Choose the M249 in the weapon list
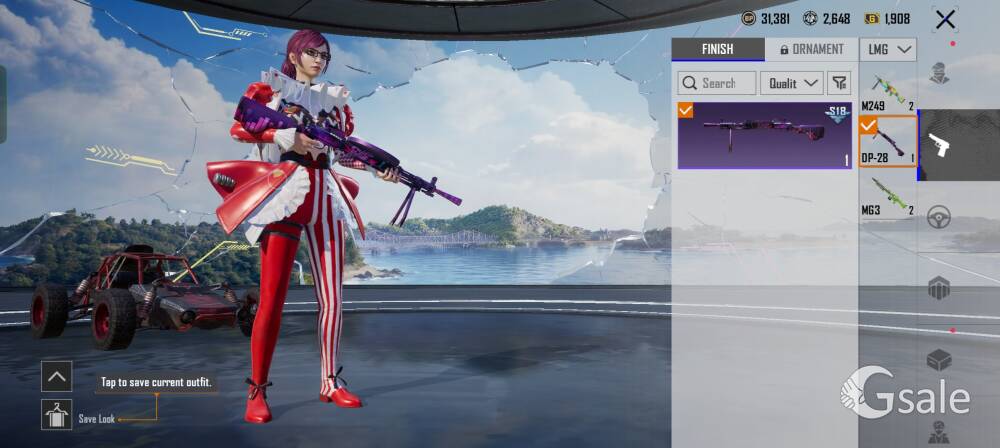This screenshot has width=1000, height=448. point(888,91)
